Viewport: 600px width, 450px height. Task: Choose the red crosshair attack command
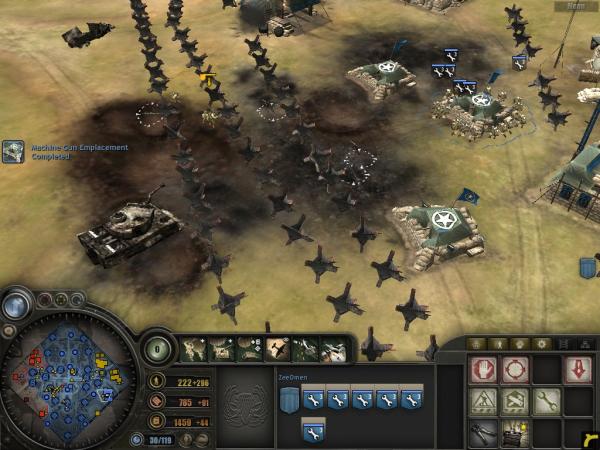(515, 371)
